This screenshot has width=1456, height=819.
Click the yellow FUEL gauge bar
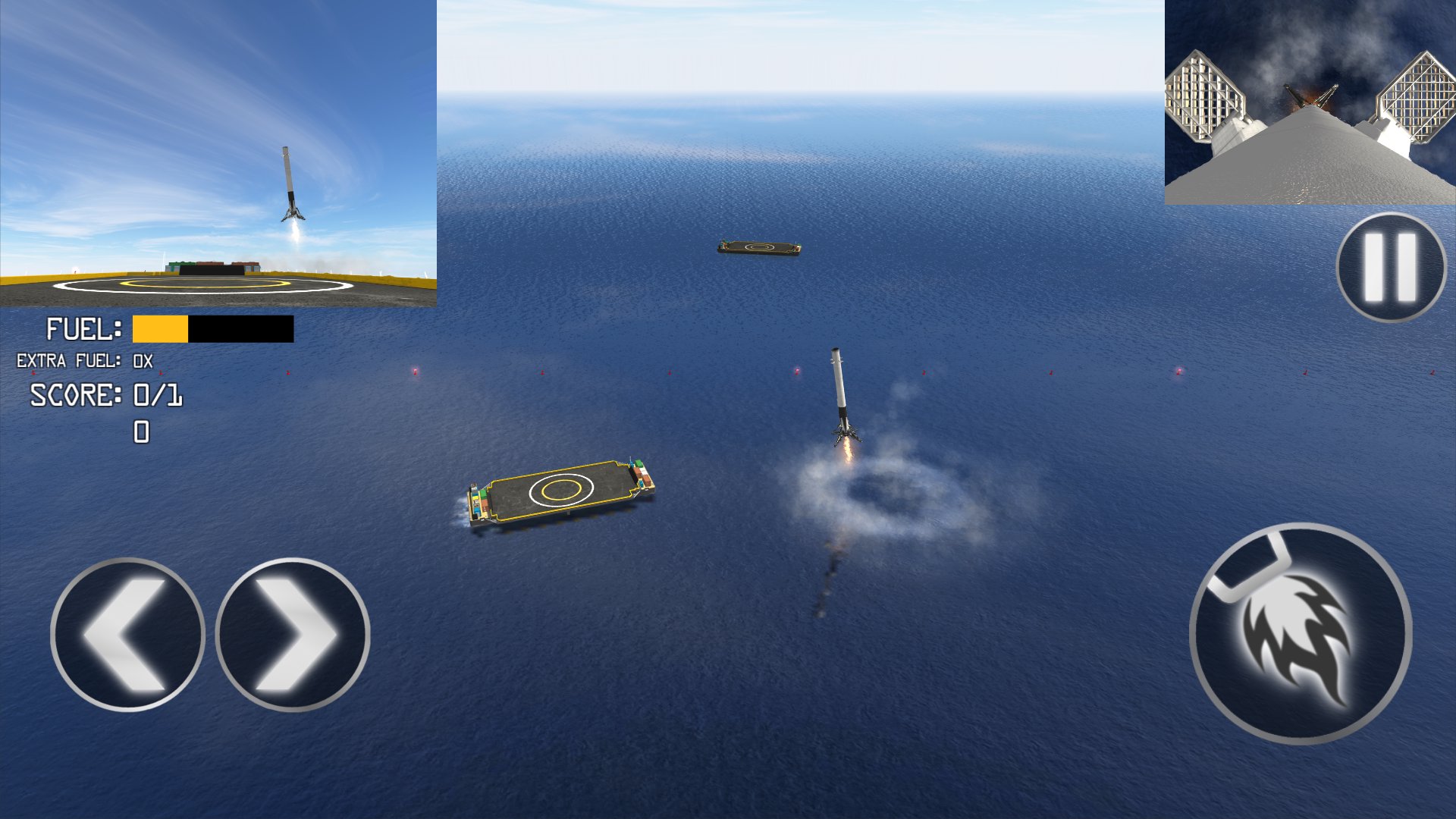tap(159, 331)
